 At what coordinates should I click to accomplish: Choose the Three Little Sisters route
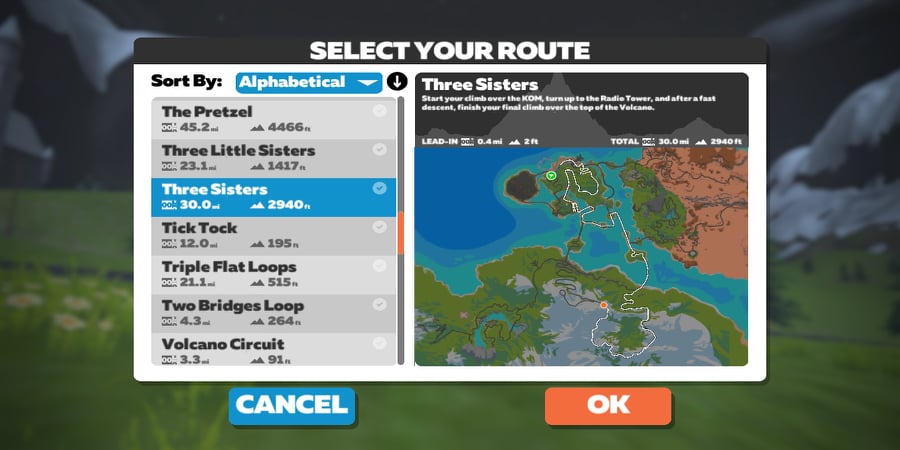(x=273, y=157)
